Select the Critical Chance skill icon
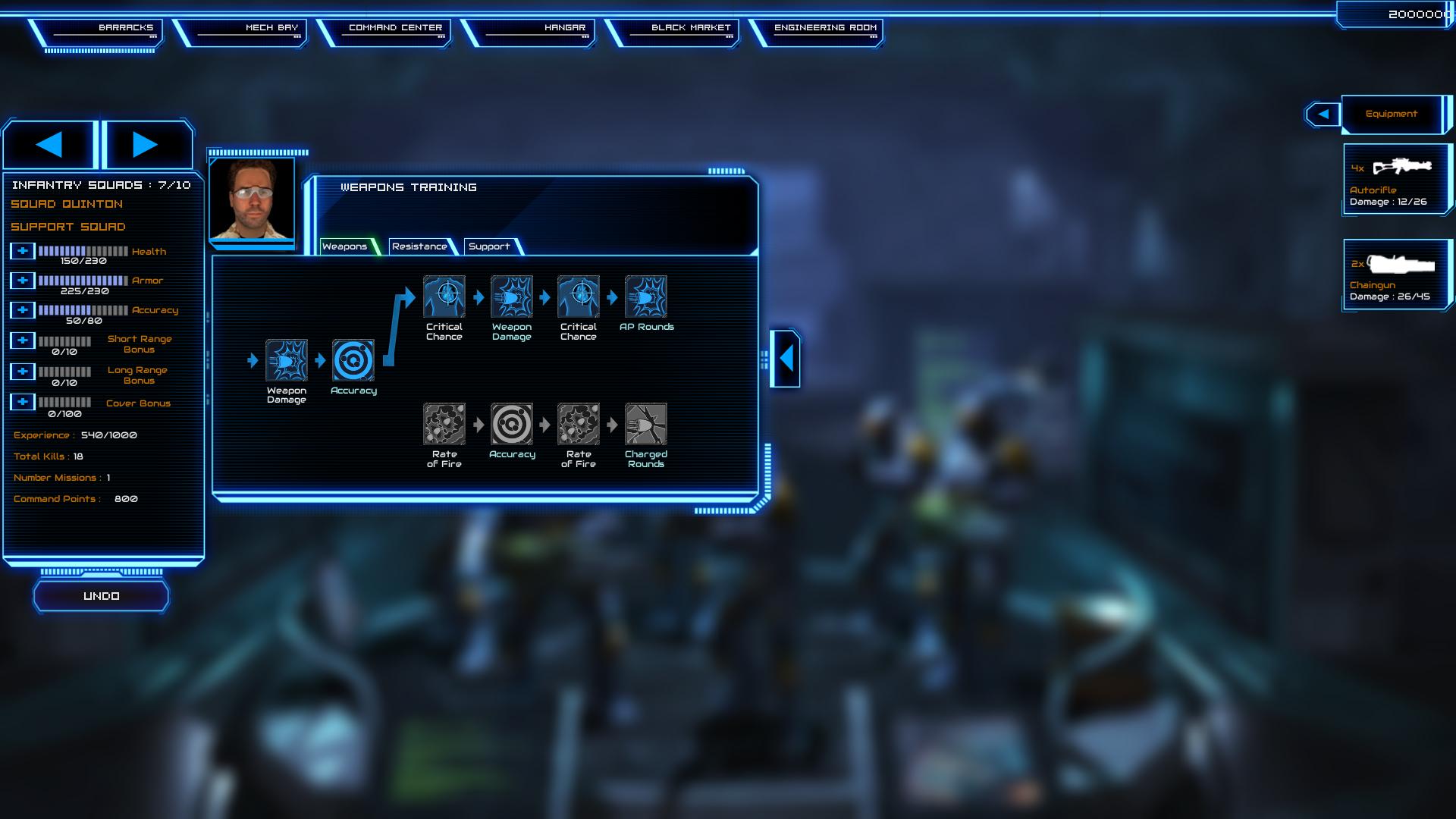Image resolution: width=1456 pixels, height=819 pixels. [x=444, y=296]
